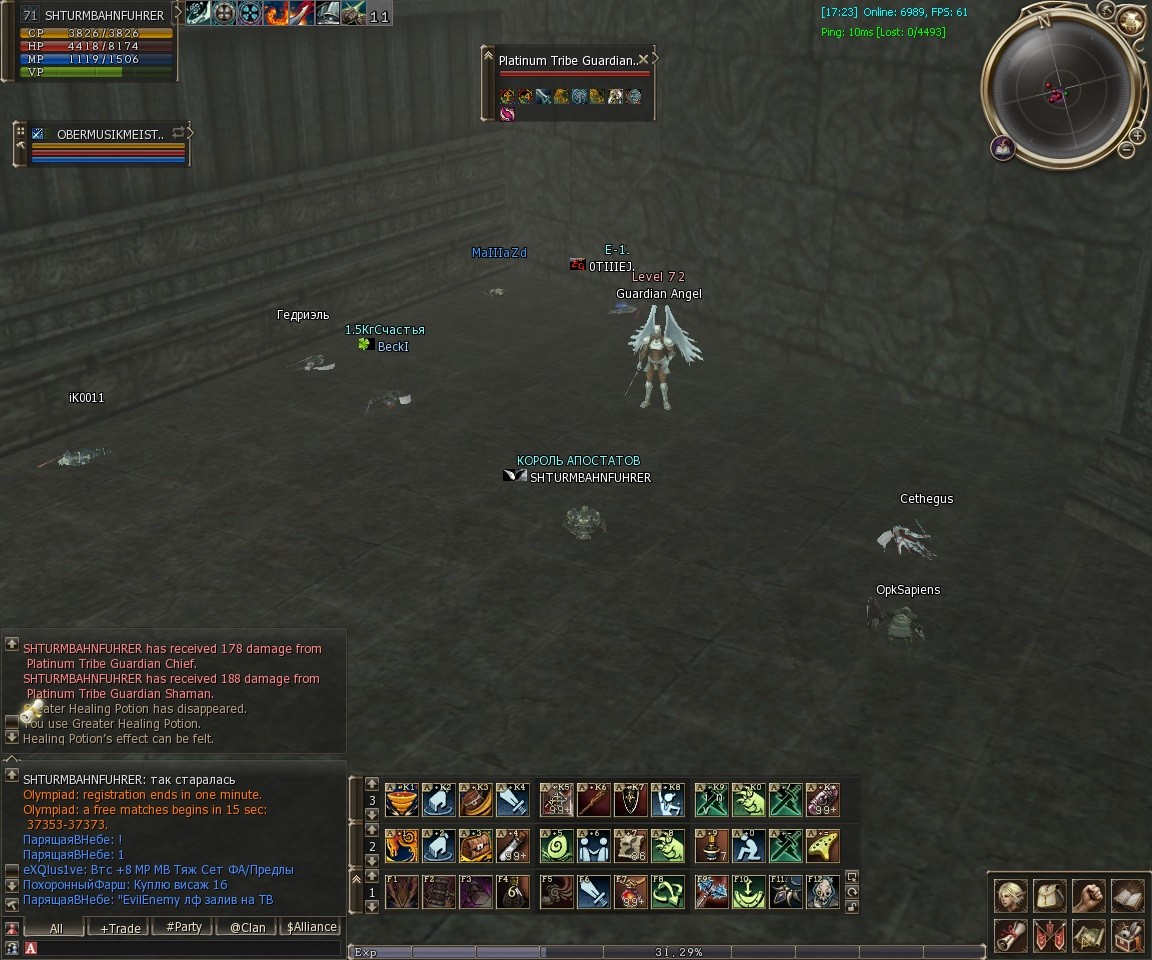This screenshot has width=1152, height=960.
Task: Close the Platinum Tribe Guardian target window
Action: point(643,60)
